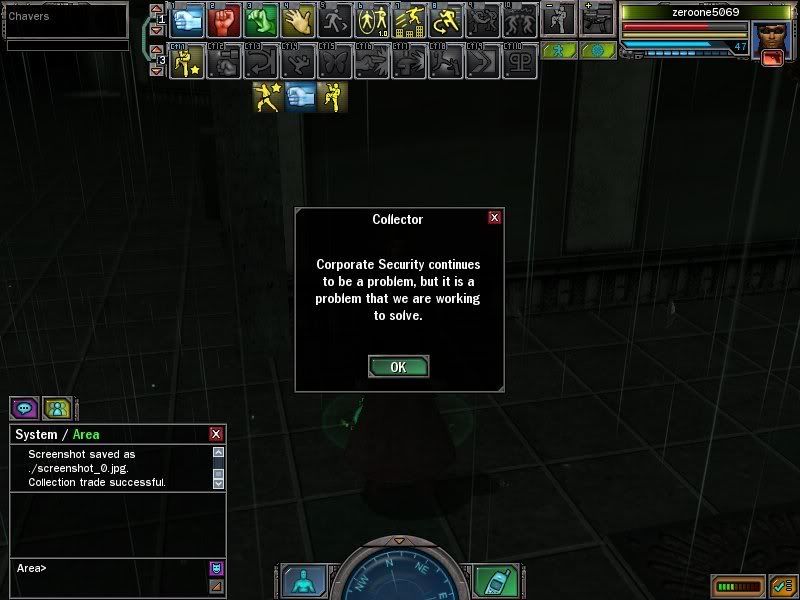Use the green flexed arm ability
The height and width of the screenshot is (600, 800).
261,19
